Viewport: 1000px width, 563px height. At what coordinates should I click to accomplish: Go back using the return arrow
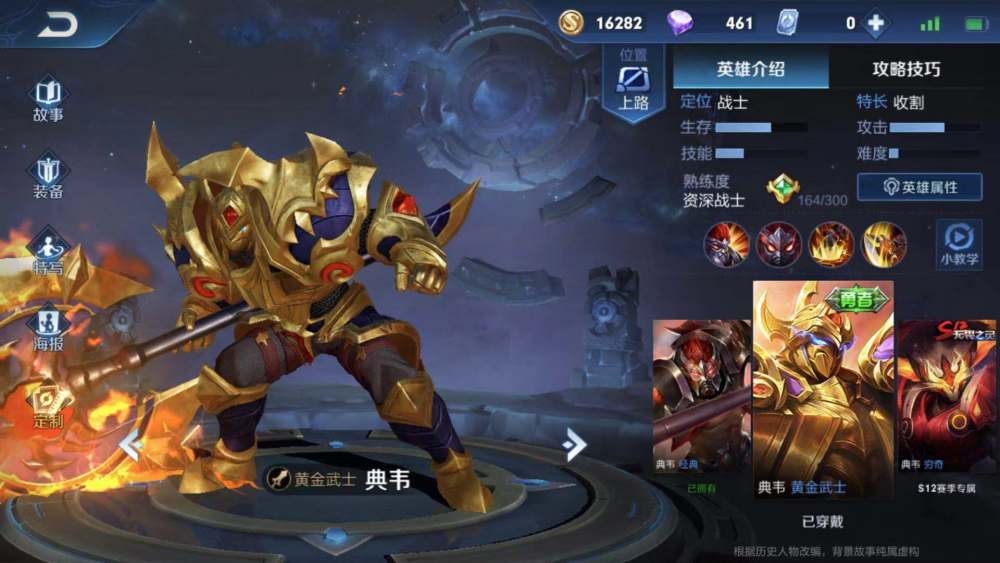pyautogui.click(x=57, y=26)
